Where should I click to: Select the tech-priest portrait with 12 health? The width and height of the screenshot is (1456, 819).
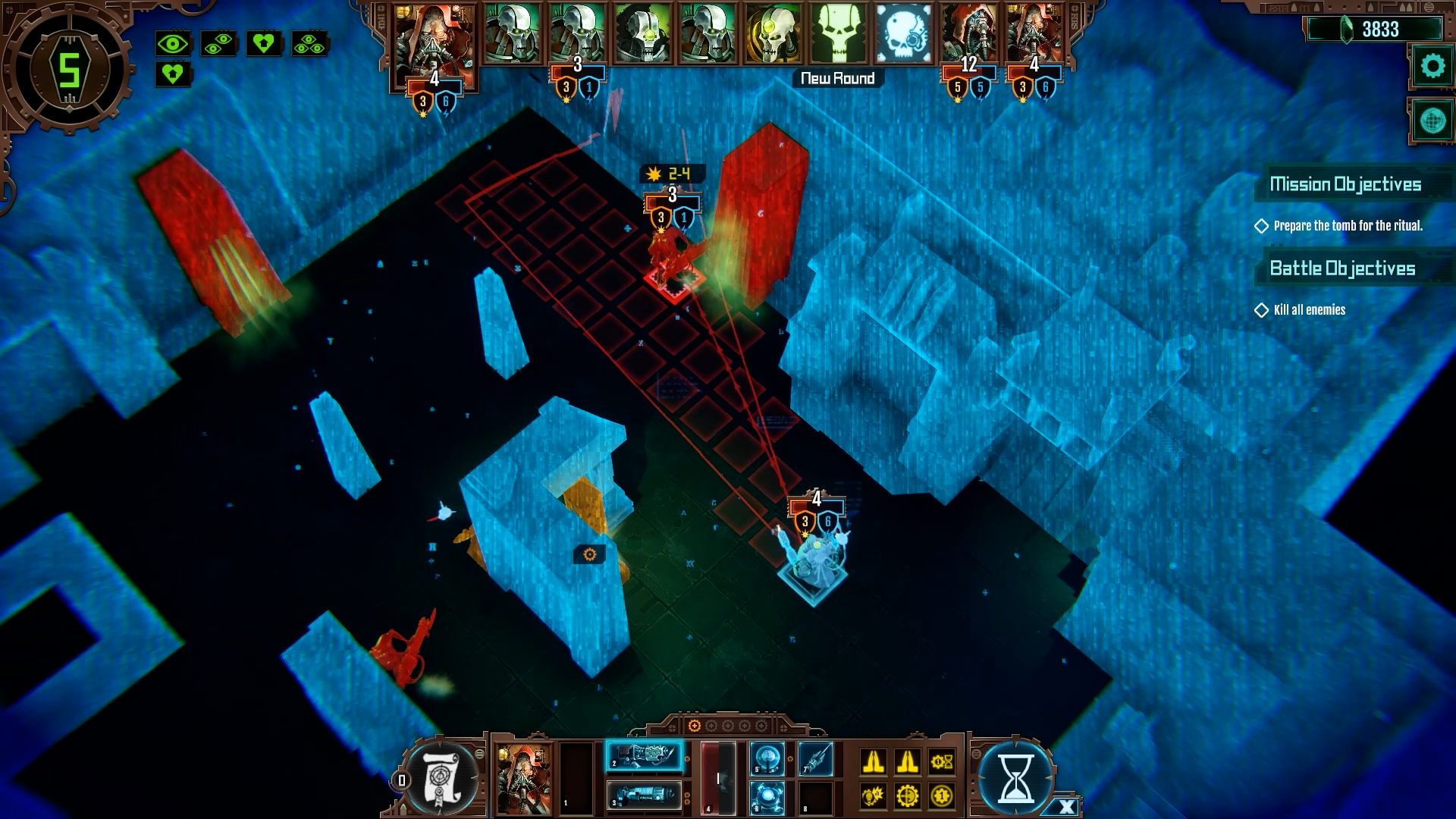click(x=968, y=34)
